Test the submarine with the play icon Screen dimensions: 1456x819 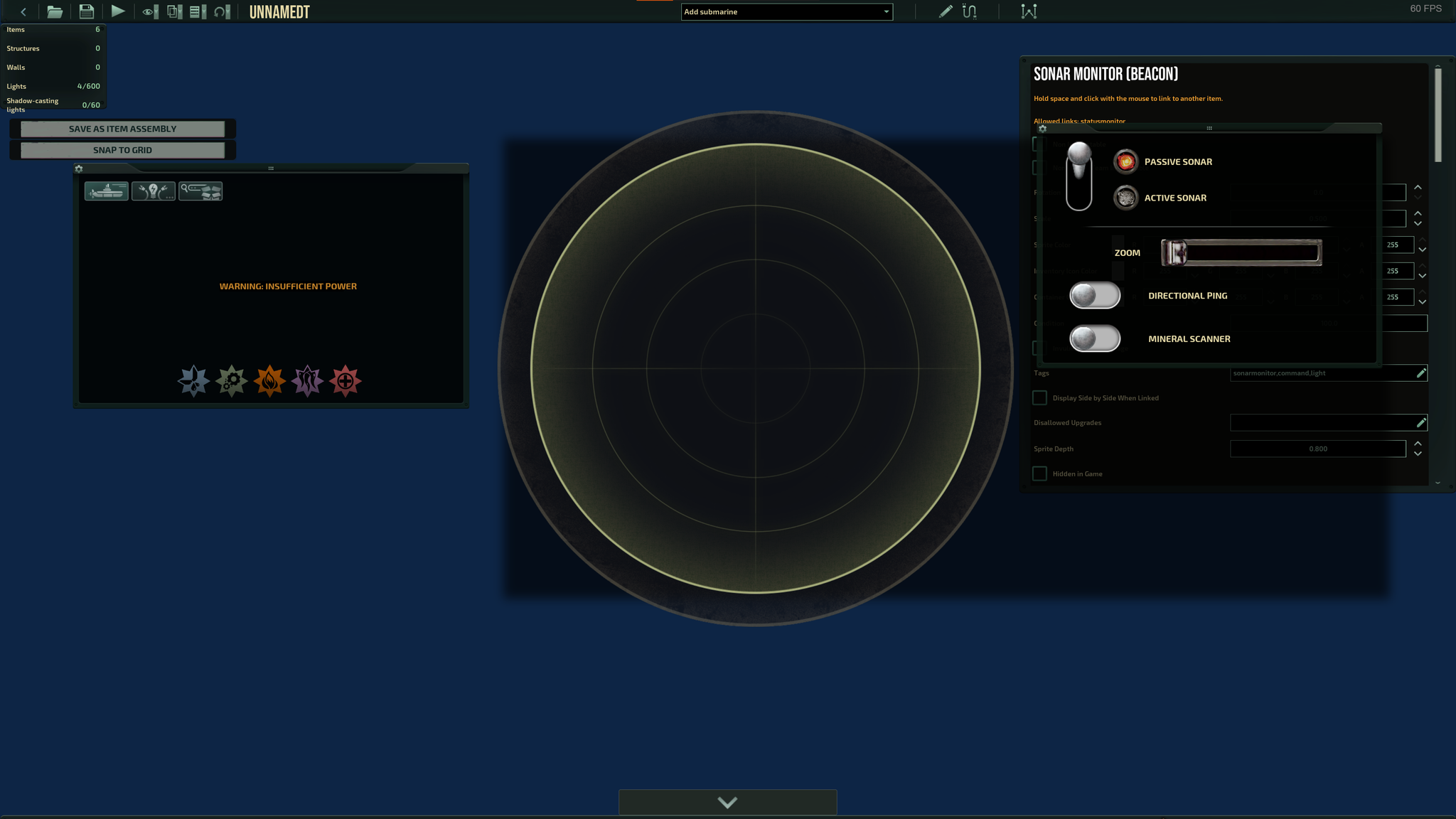pyautogui.click(x=118, y=11)
